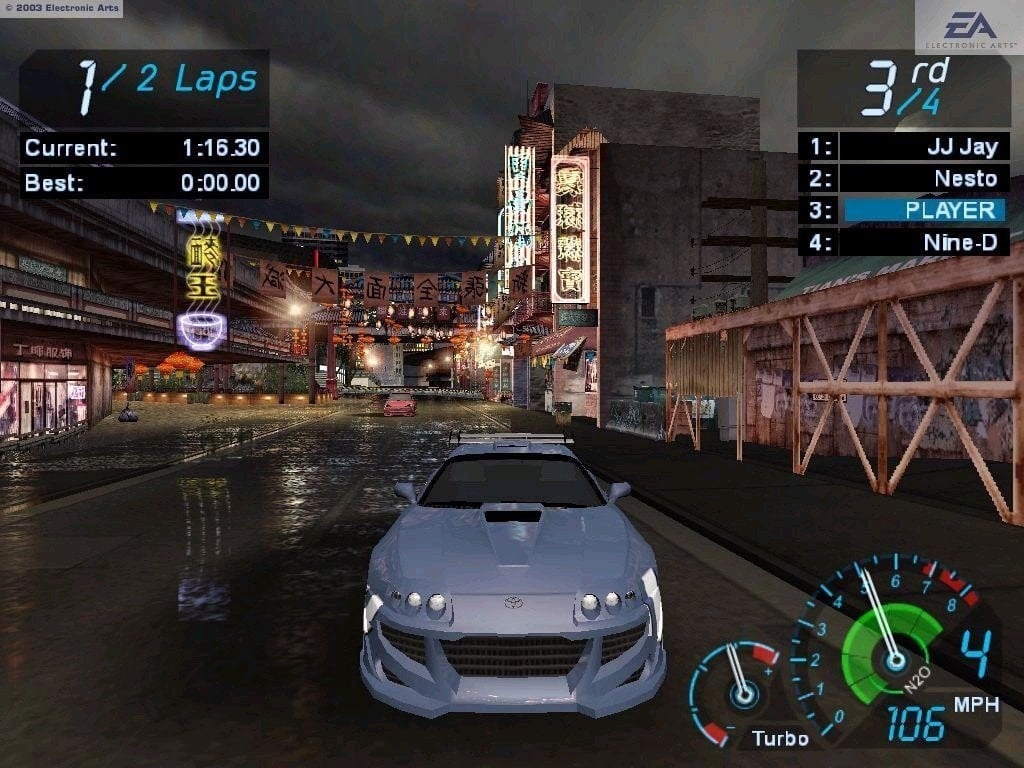Click the EA Electronic Arts logo
Screen dimensions: 1024x768
[969, 28]
